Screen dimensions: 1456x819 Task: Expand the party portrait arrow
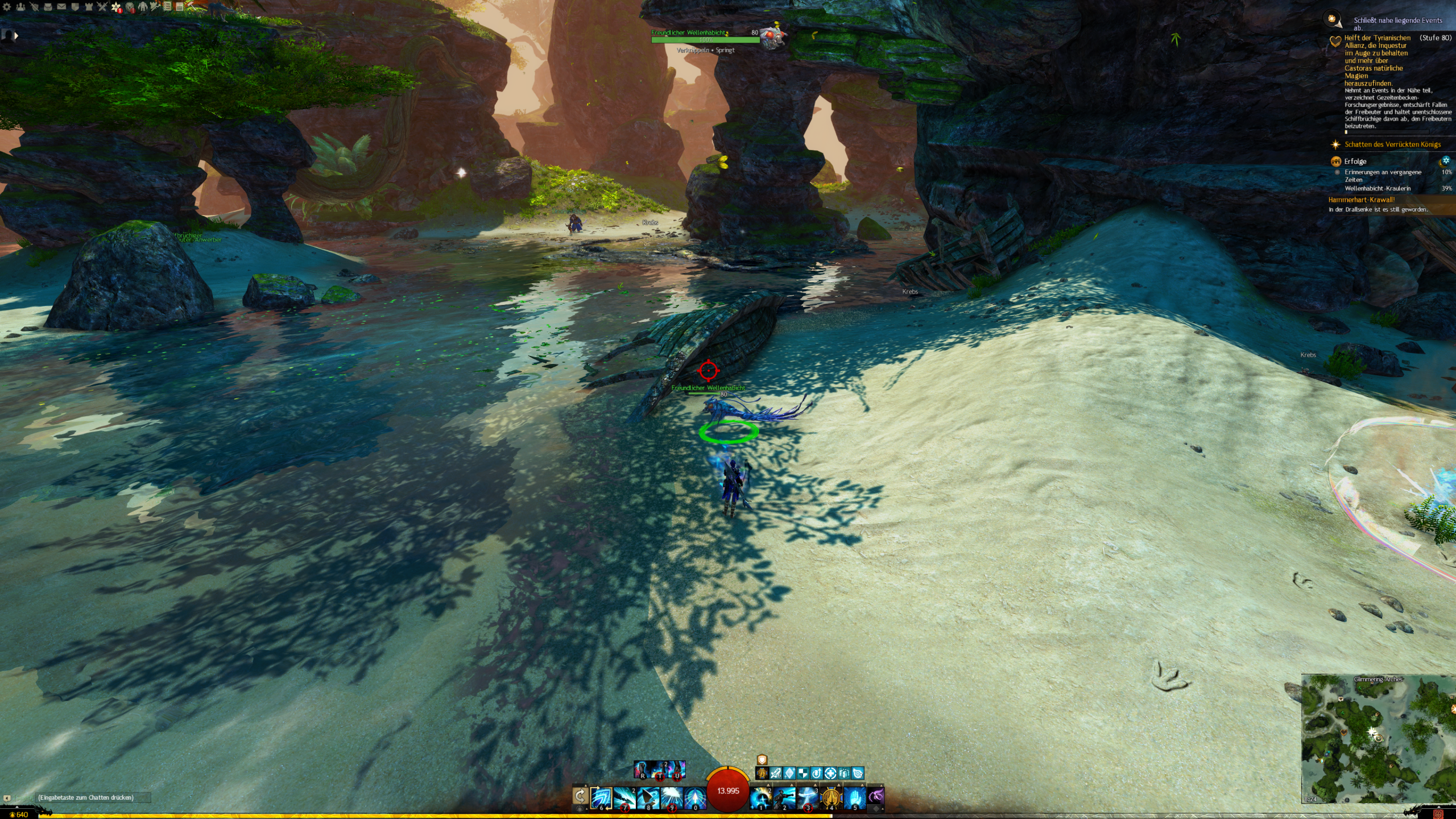click(16, 36)
